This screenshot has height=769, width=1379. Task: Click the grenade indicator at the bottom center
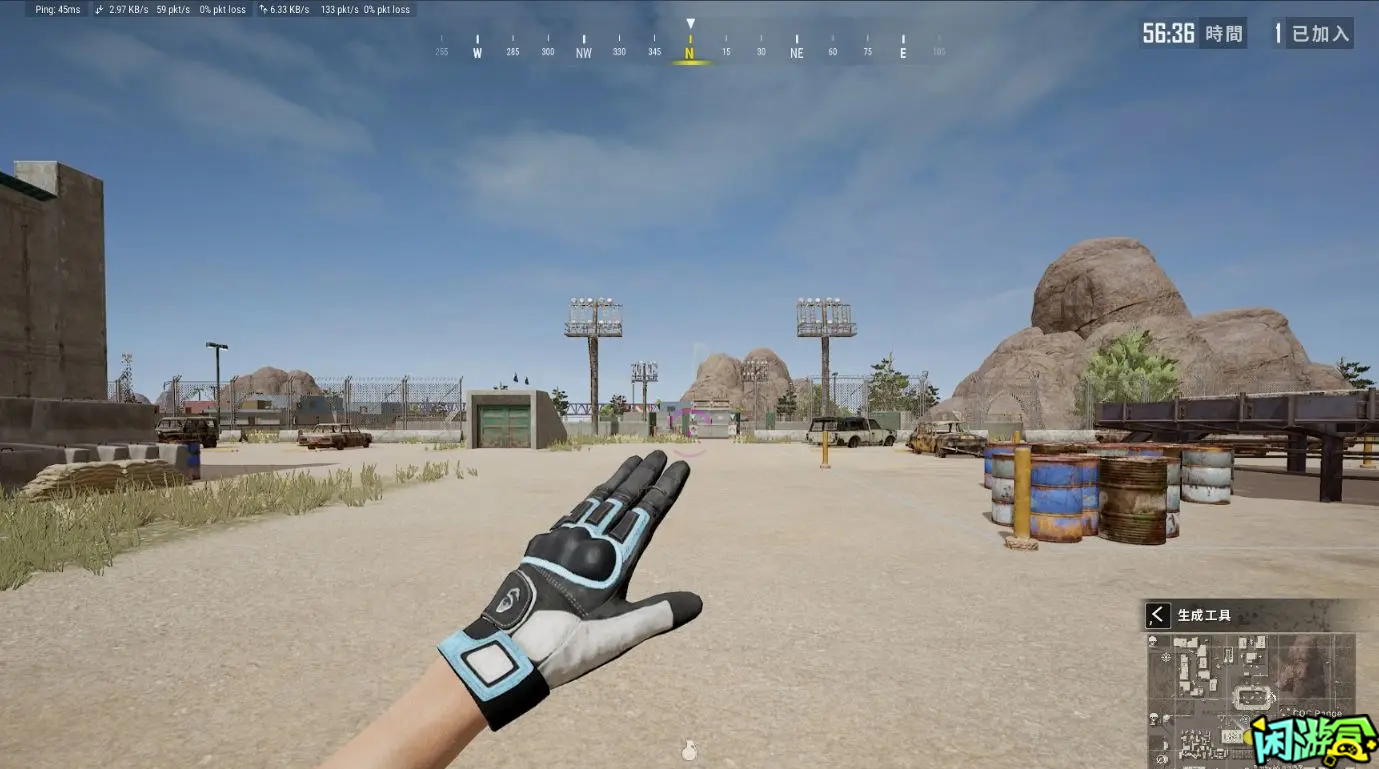click(691, 748)
